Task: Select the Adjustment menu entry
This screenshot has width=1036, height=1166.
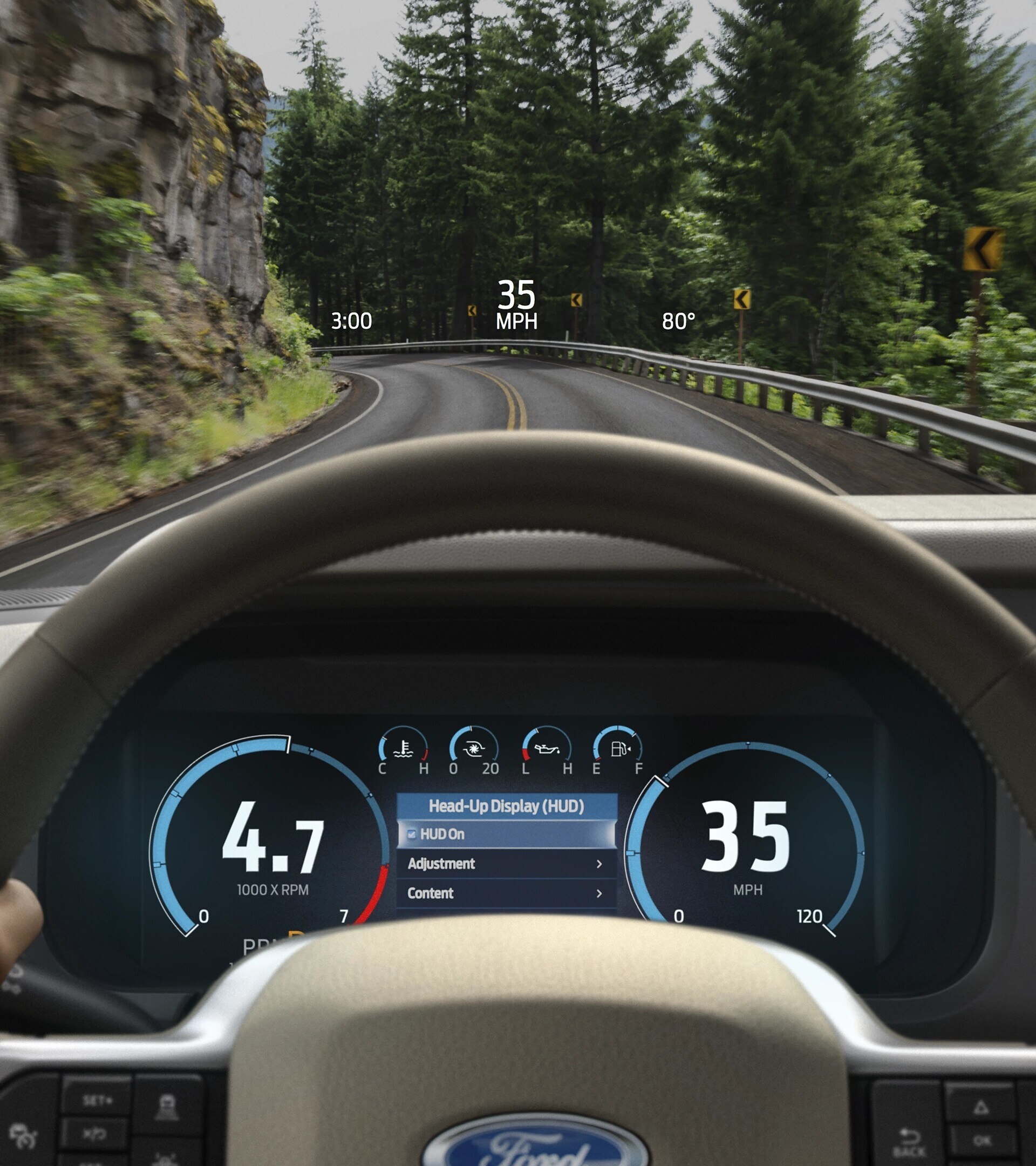Action: tap(442, 865)
